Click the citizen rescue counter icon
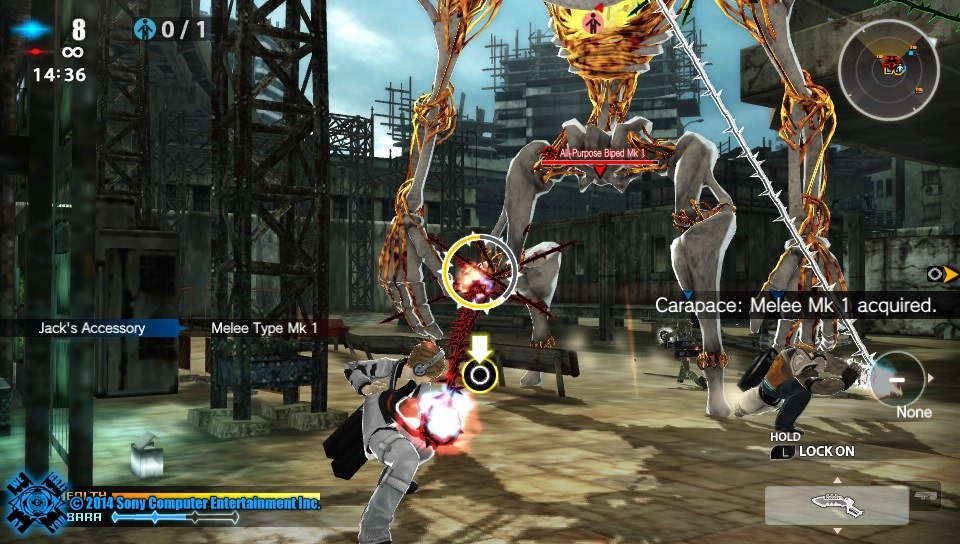The height and width of the screenshot is (544, 960). (x=146, y=30)
